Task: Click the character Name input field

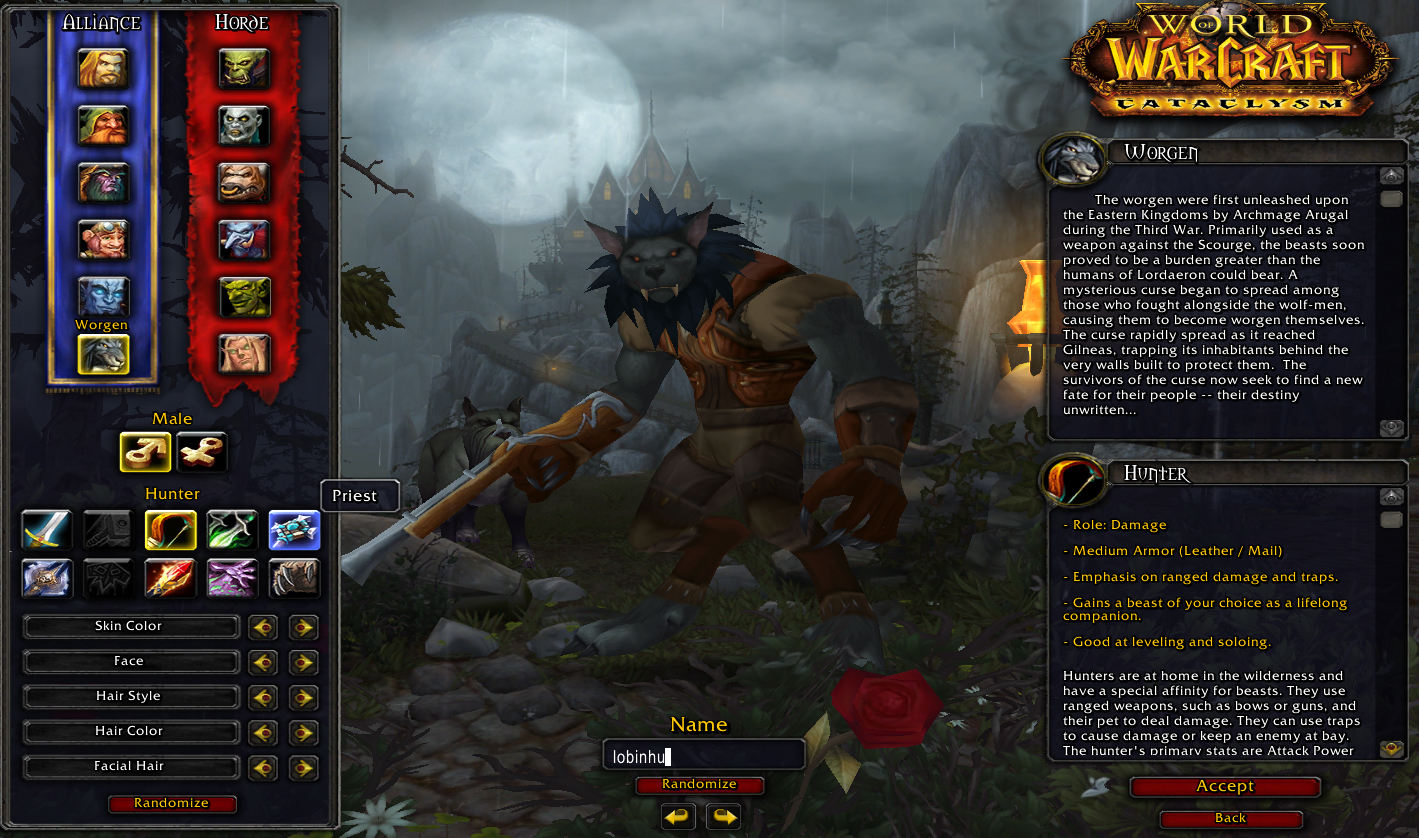Action: 703,756
